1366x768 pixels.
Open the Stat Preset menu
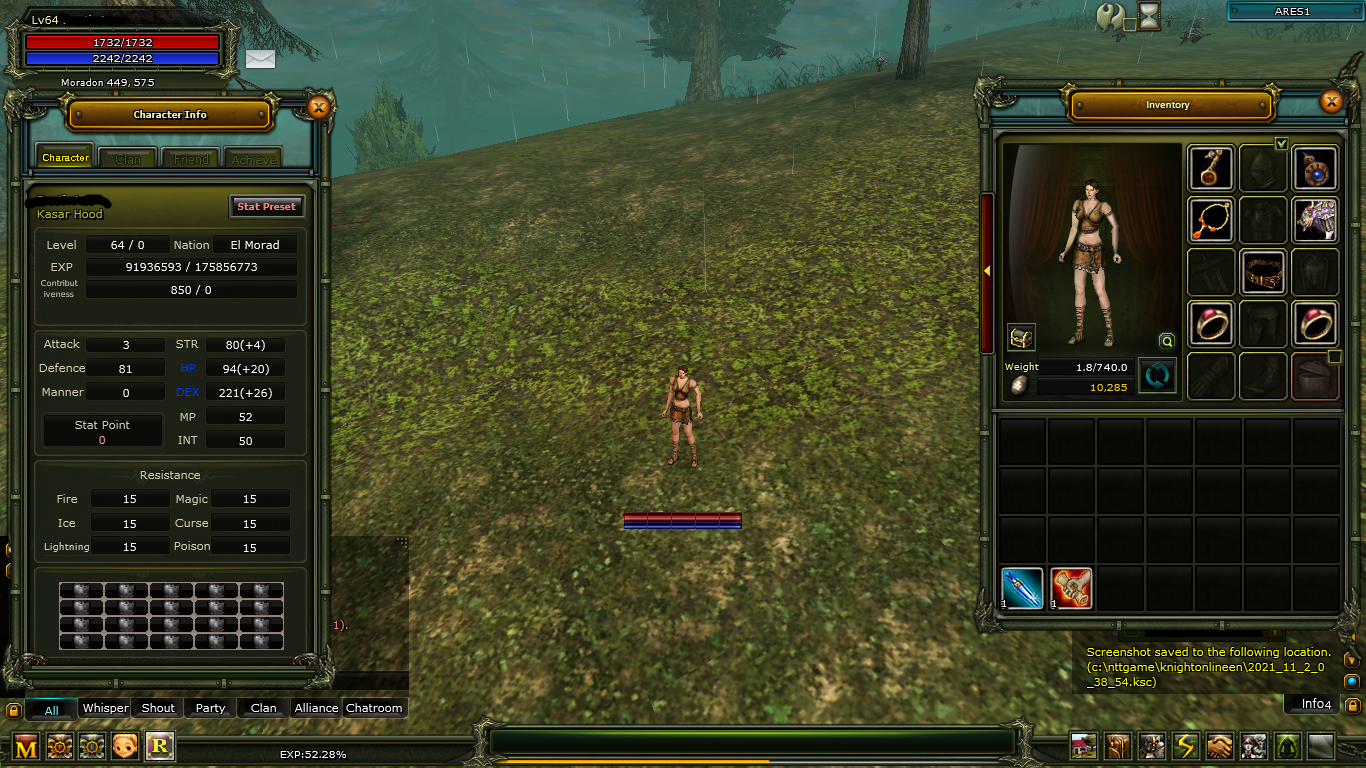266,206
